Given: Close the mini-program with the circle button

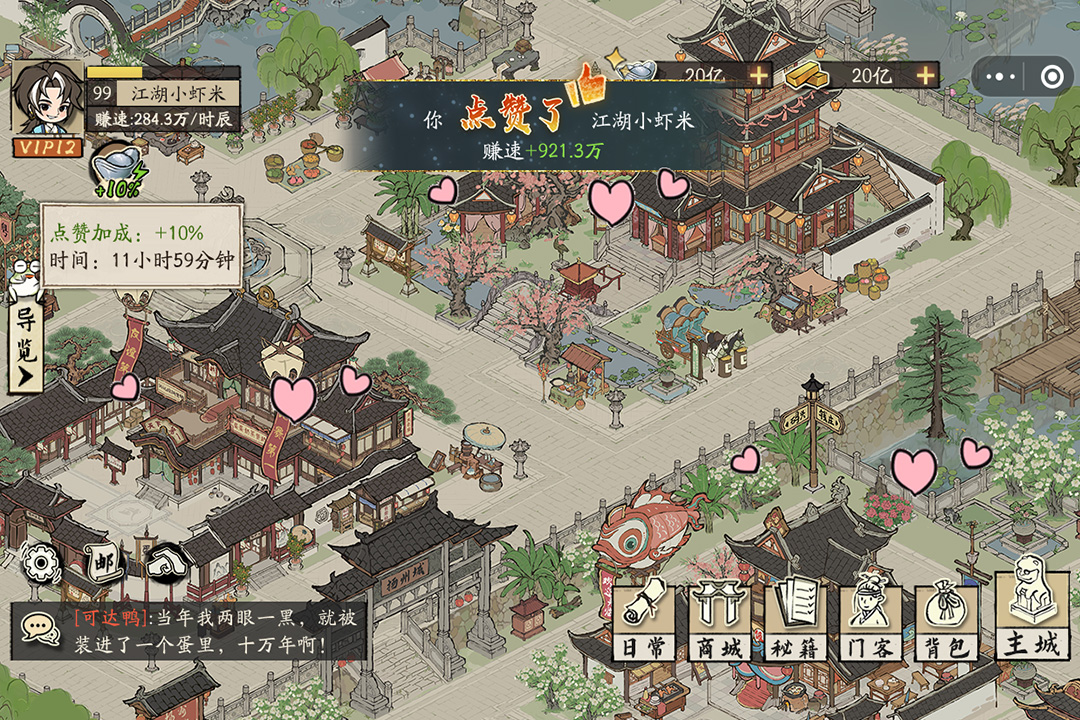Looking at the screenshot, I should (x=1051, y=76).
